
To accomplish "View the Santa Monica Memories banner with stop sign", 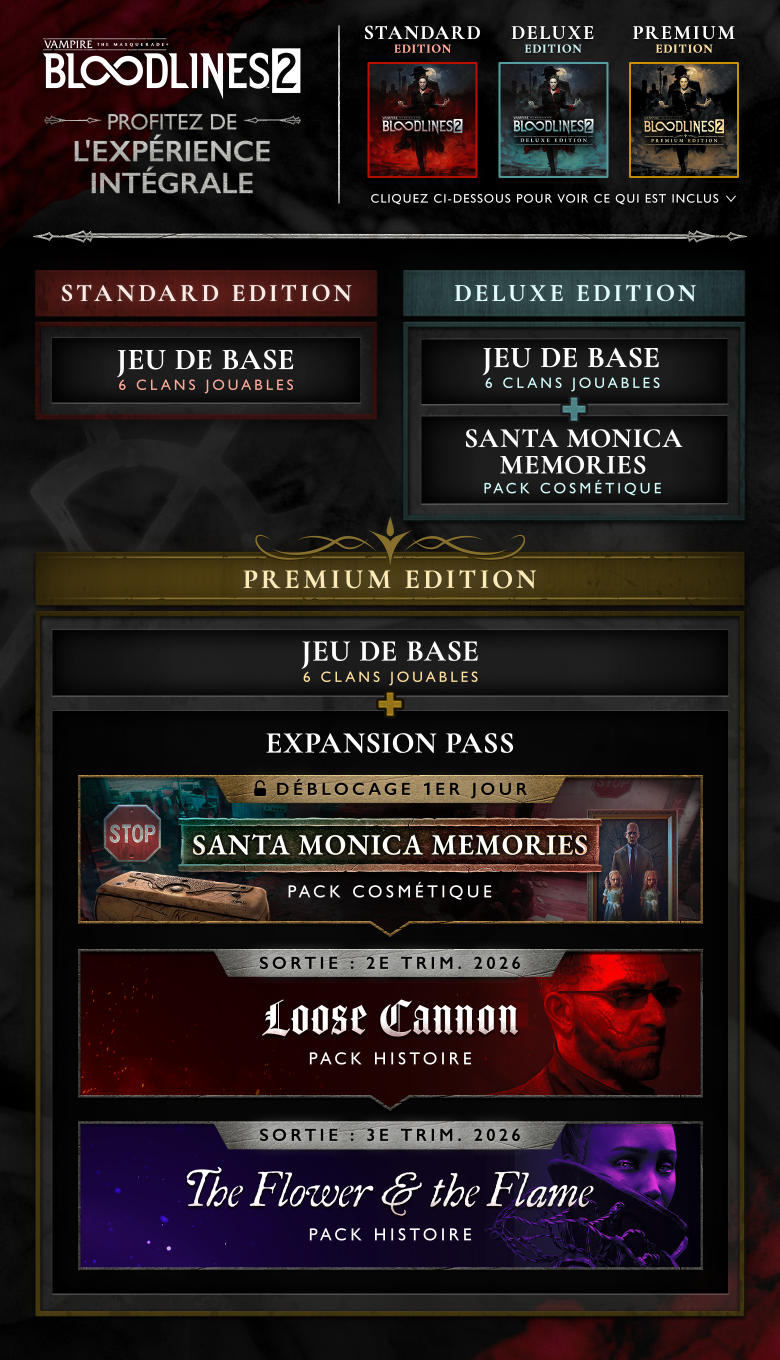I will [390, 850].
